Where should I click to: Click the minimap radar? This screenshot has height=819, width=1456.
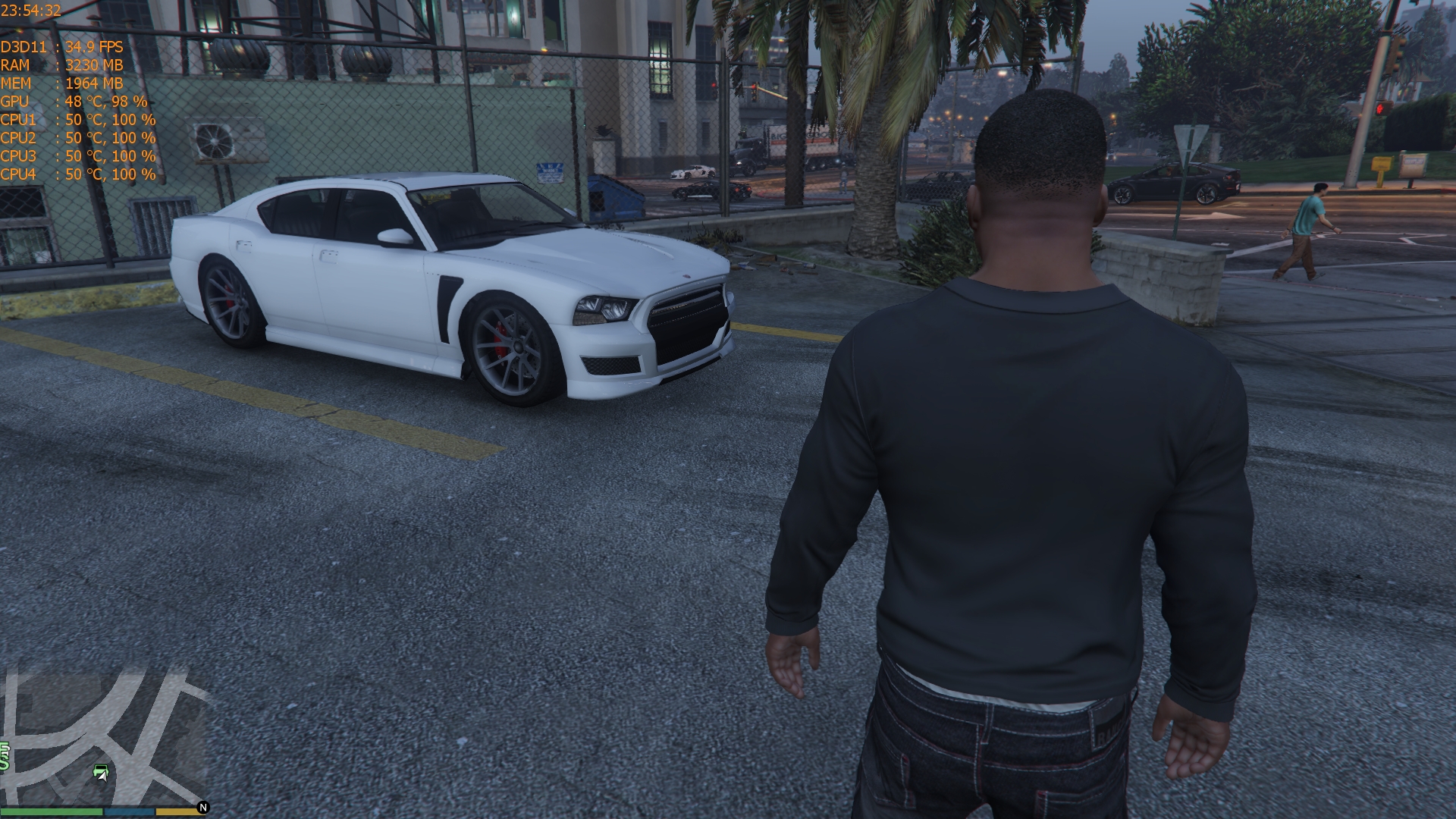[104, 736]
